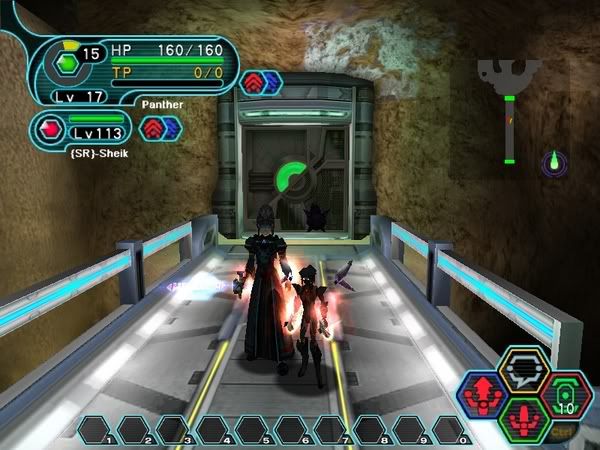
Task: Select quick bar slot number 0
Action: [451, 430]
